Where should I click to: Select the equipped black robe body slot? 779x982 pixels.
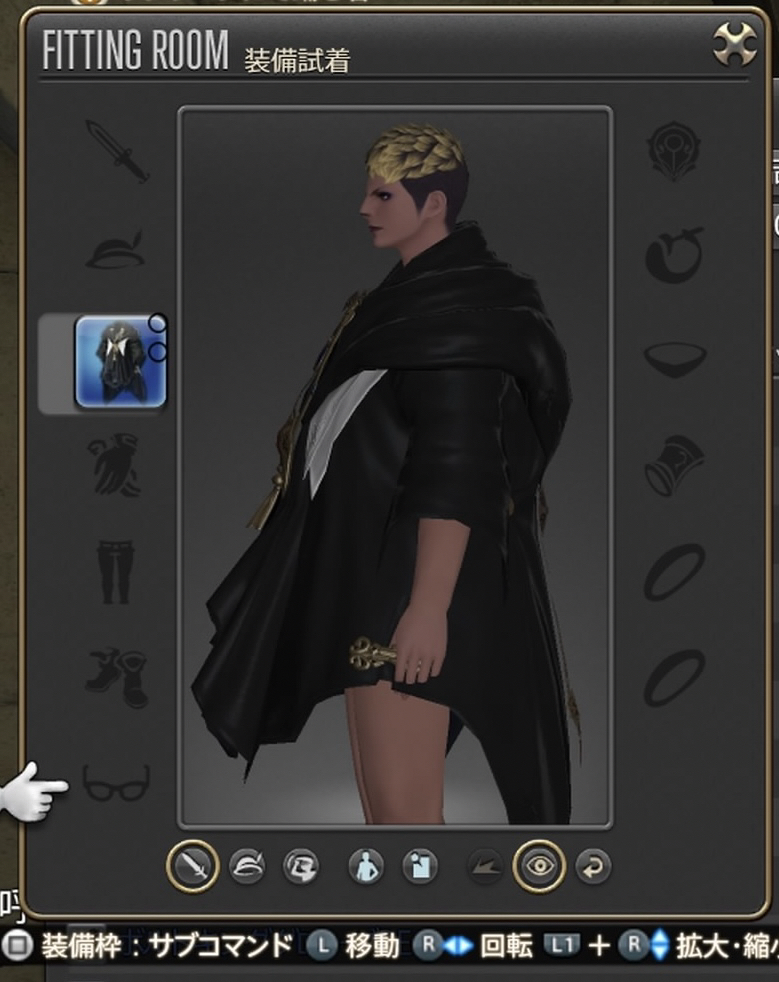[x=120, y=362]
